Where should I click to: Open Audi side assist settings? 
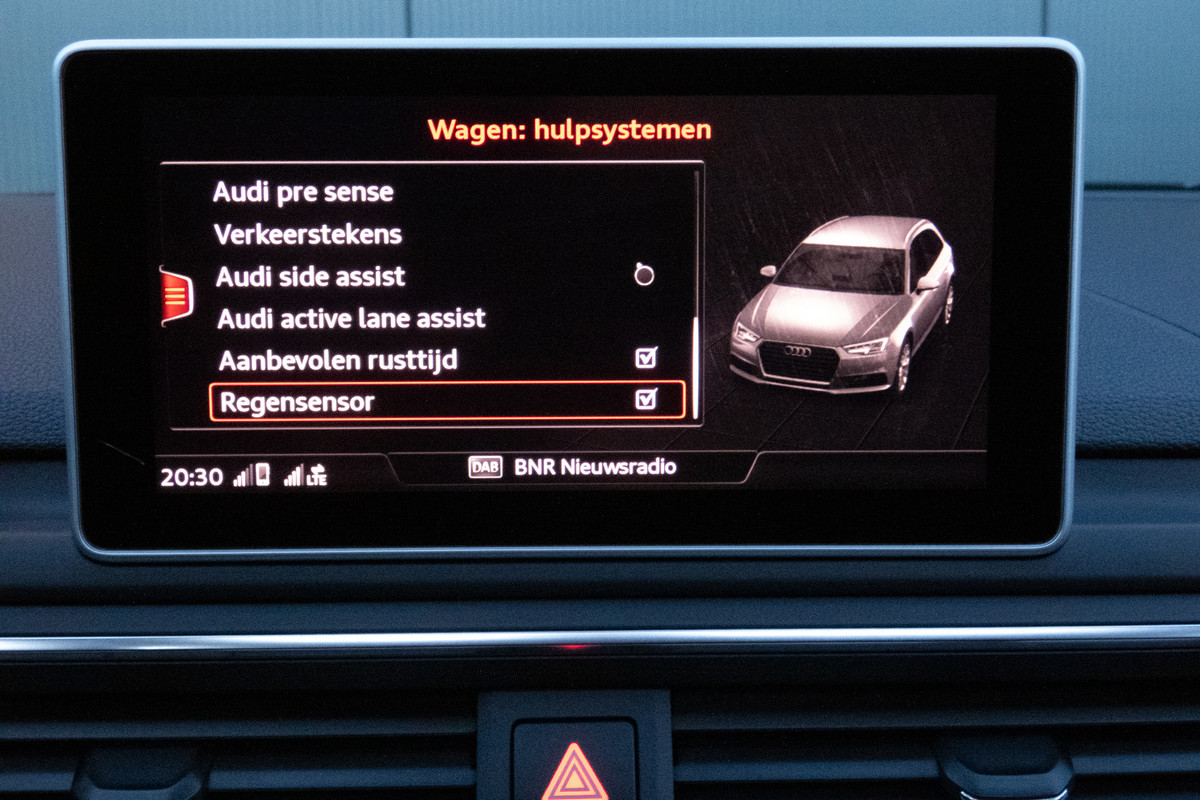tap(311, 276)
